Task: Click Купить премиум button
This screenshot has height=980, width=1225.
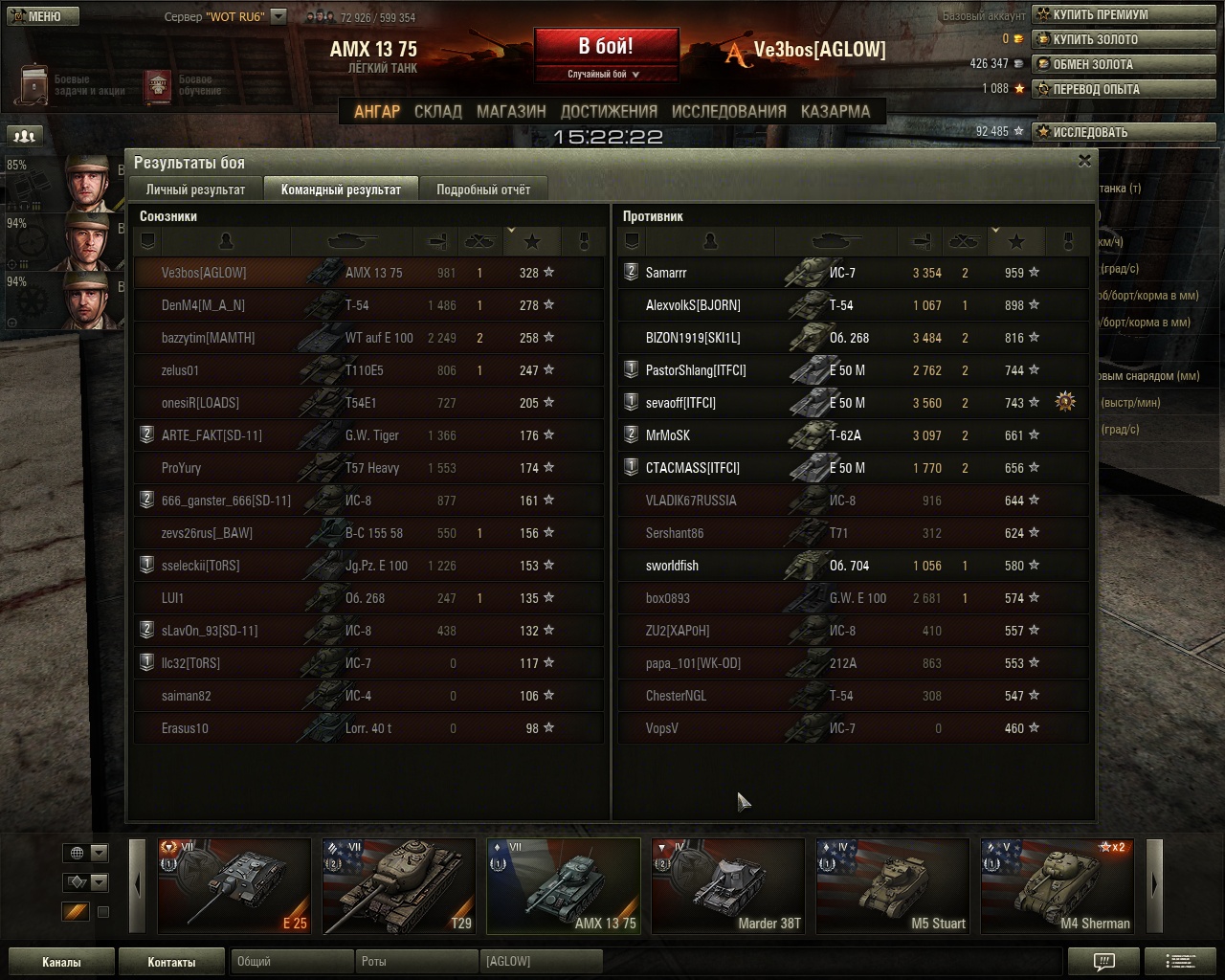Action: [1101, 15]
